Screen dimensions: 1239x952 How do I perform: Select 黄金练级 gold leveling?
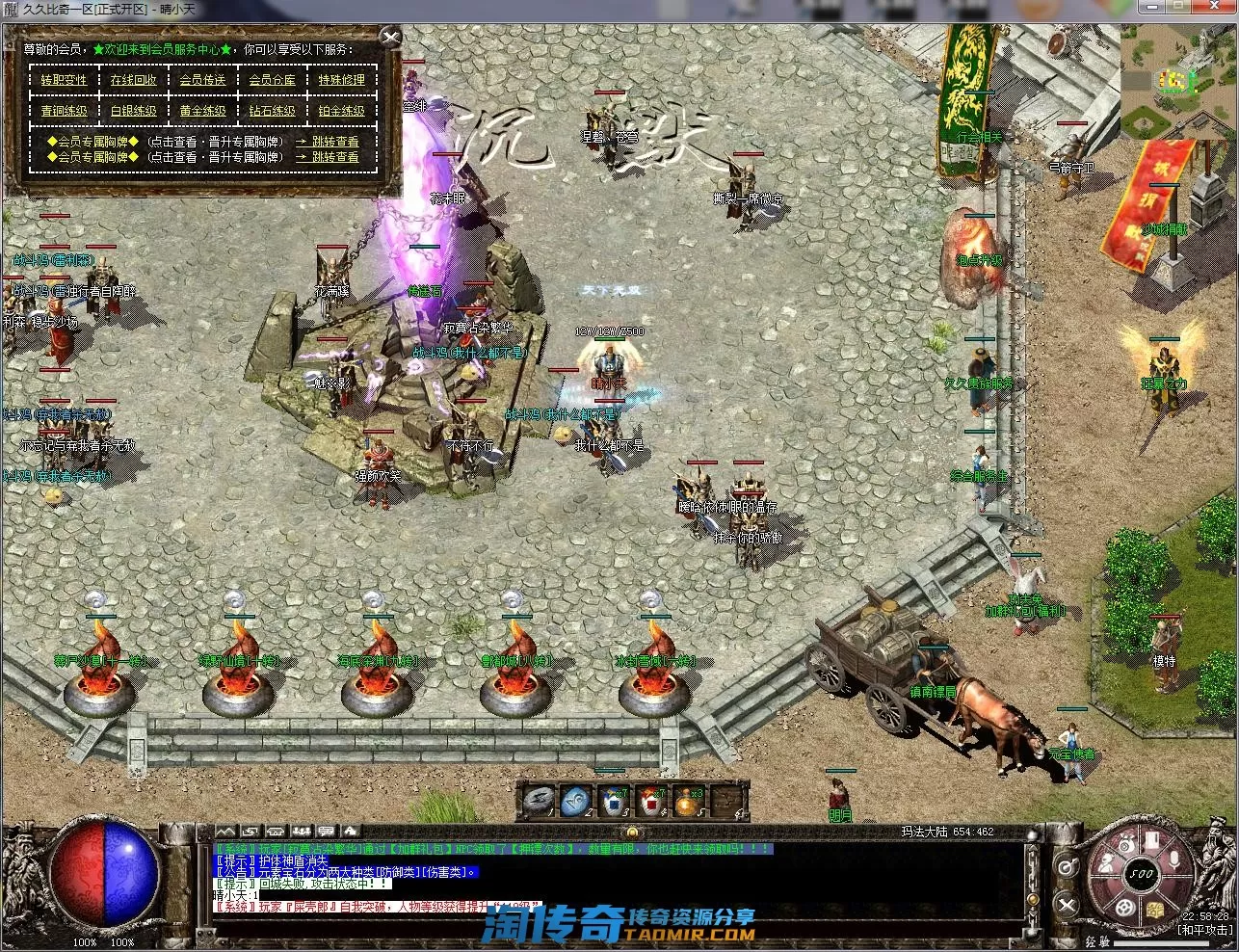pyautogui.click(x=202, y=111)
